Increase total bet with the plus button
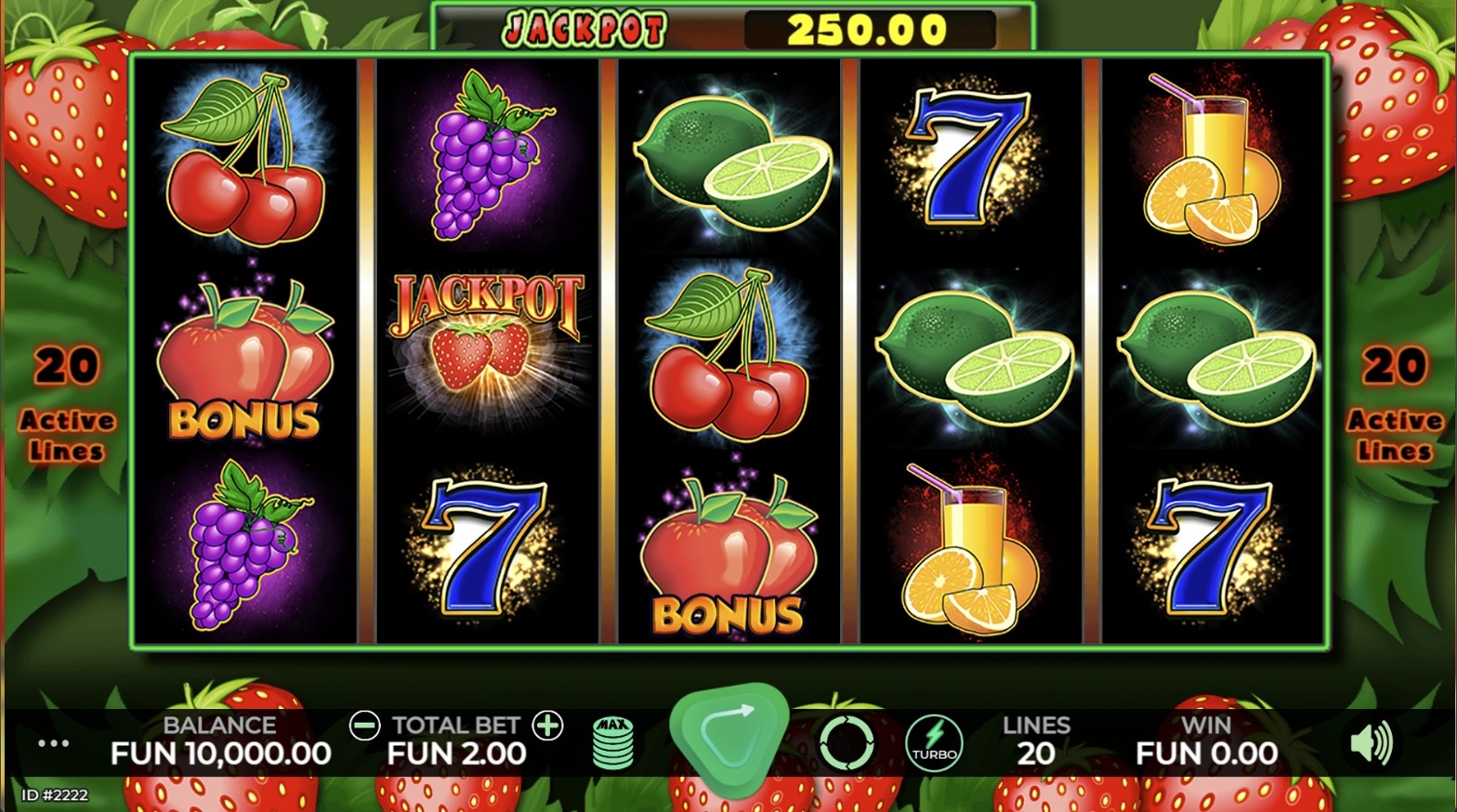This screenshot has height=812, width=1457. point(548,726)
